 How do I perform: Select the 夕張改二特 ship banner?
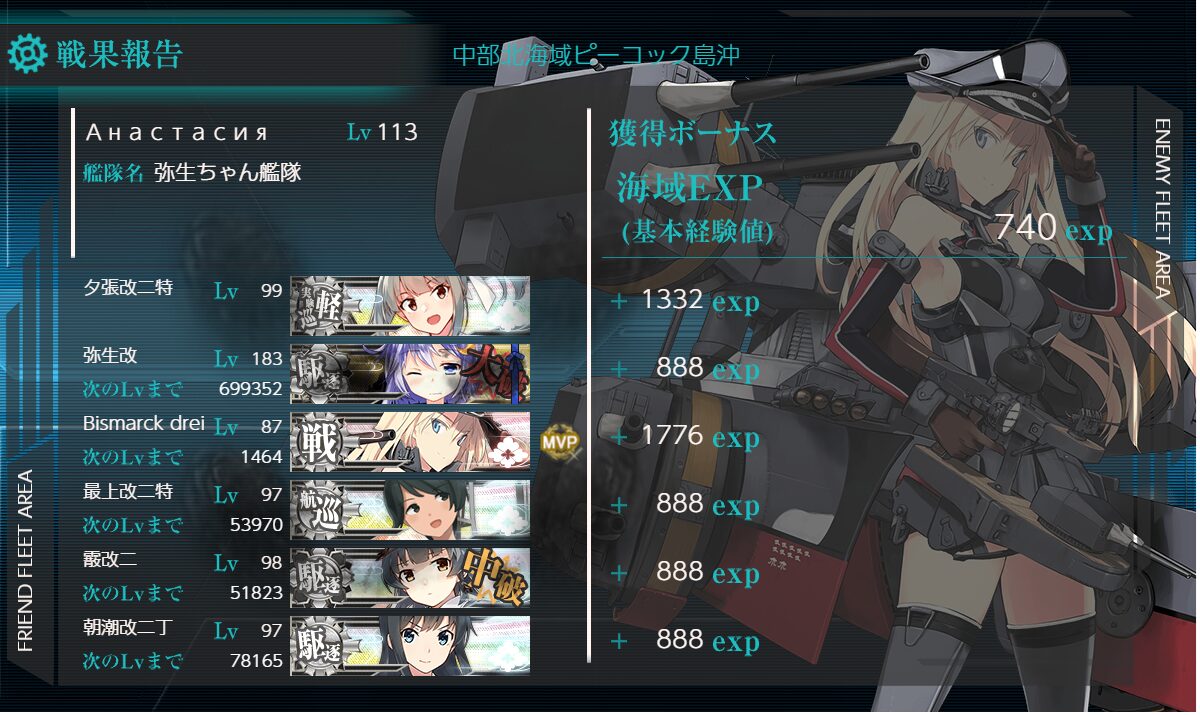point(410,305)
